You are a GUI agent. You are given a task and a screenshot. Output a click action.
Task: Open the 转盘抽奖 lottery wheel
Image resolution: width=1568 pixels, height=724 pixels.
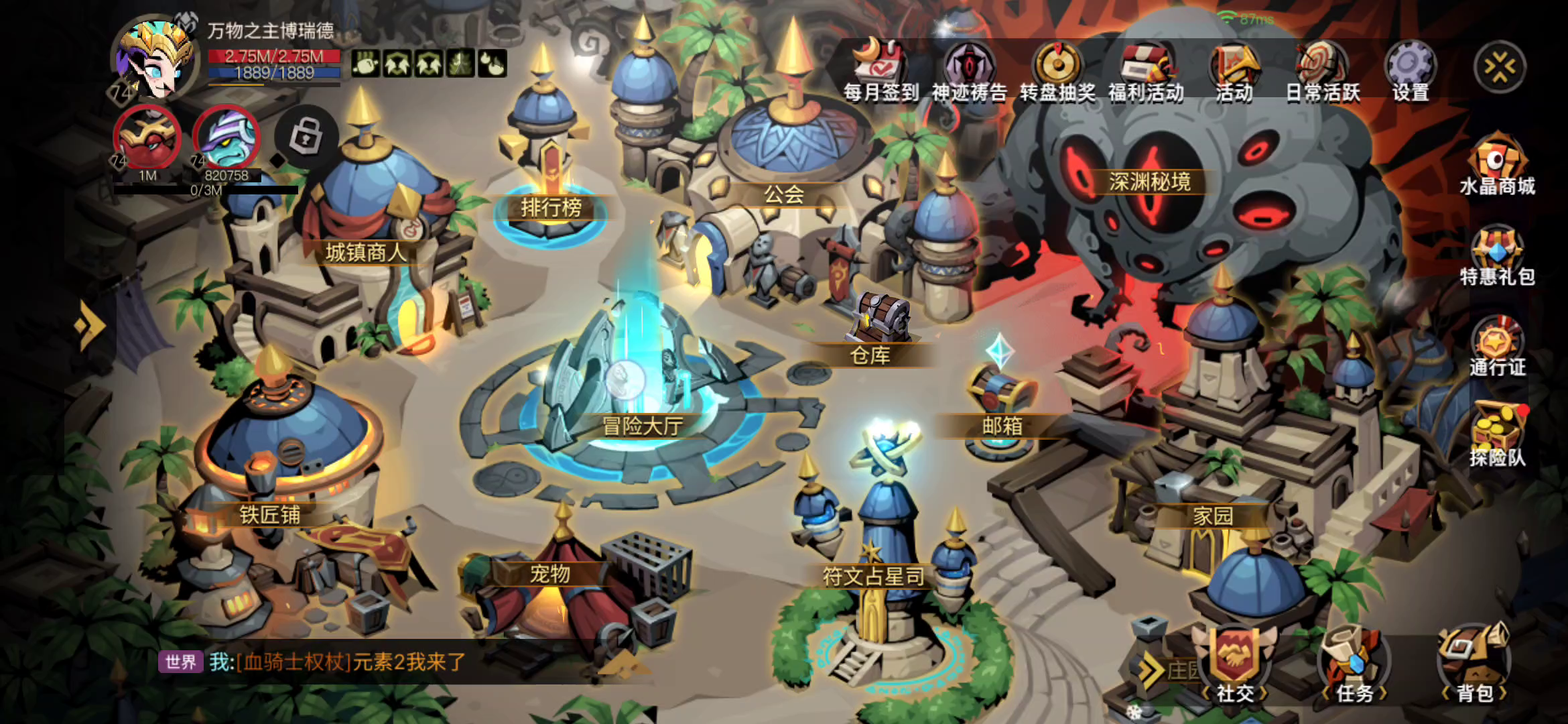point(1057,70)
